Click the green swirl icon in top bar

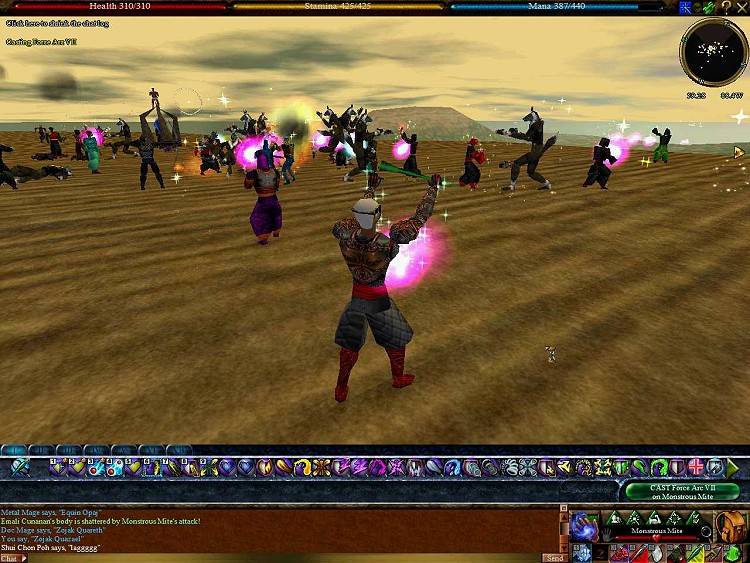(707, 7)
